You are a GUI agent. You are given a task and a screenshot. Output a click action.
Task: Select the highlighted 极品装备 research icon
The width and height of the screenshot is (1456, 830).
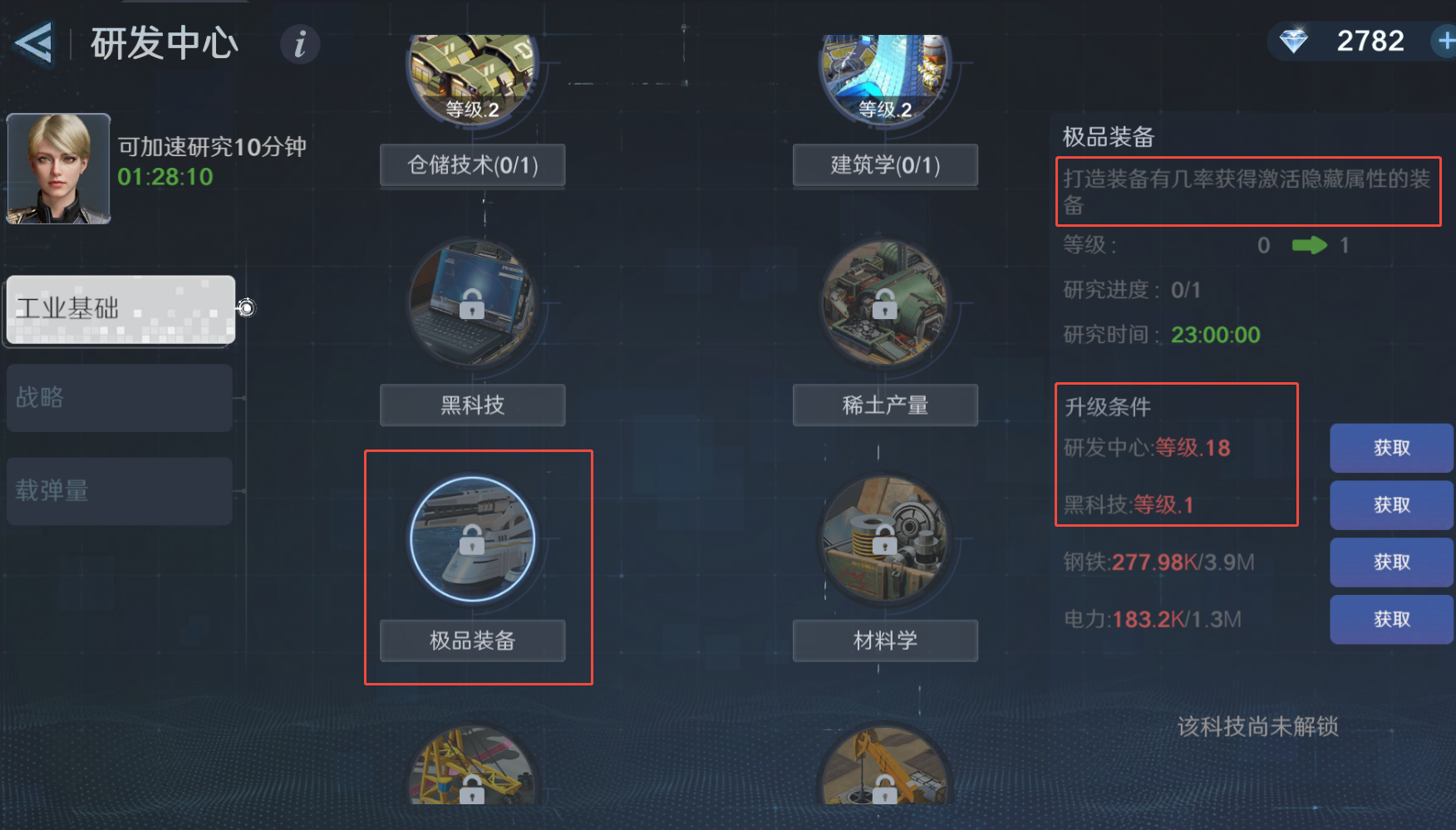[x=472, y=538]
